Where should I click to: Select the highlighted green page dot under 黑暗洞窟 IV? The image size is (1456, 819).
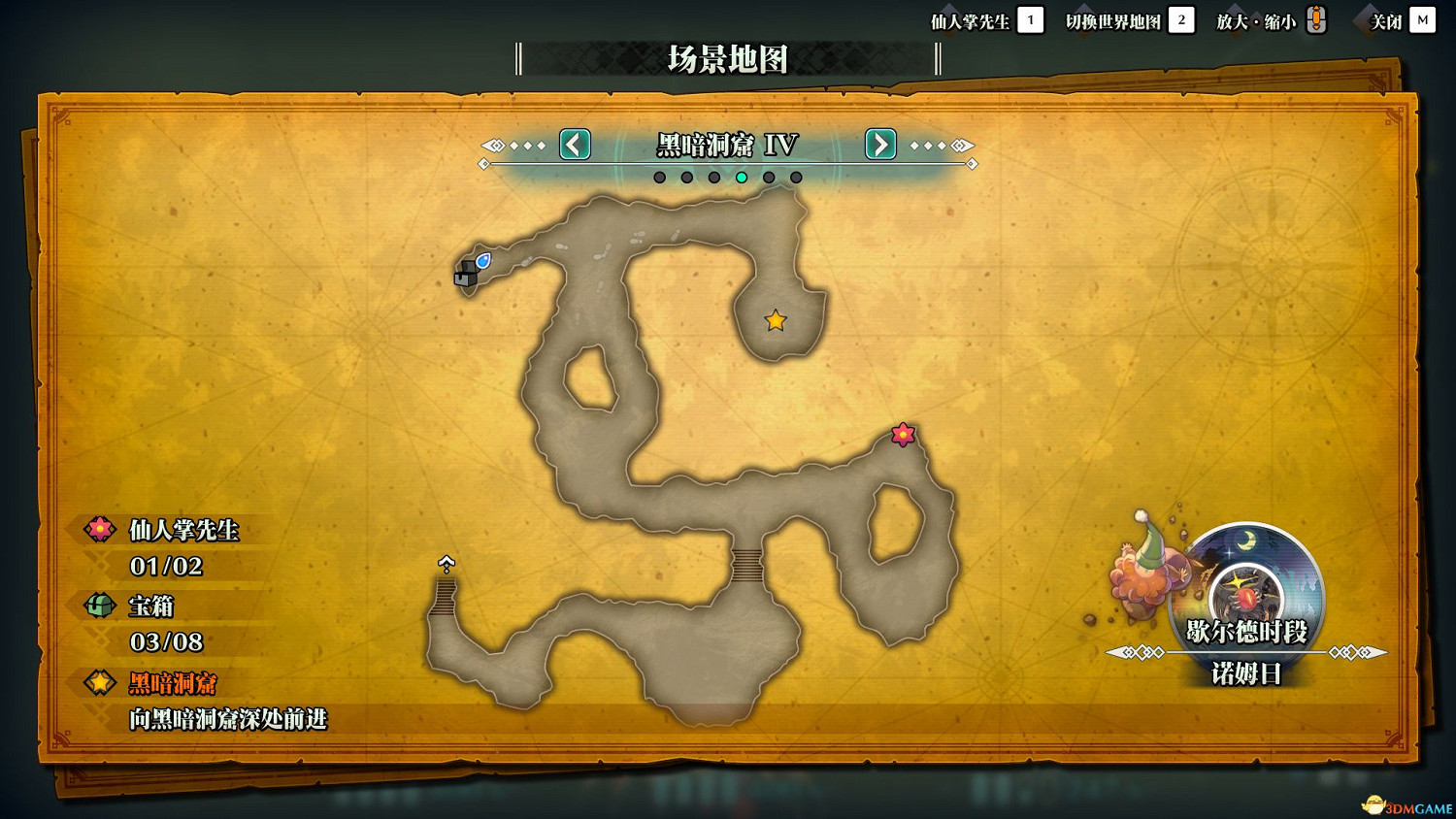[743, 177]
